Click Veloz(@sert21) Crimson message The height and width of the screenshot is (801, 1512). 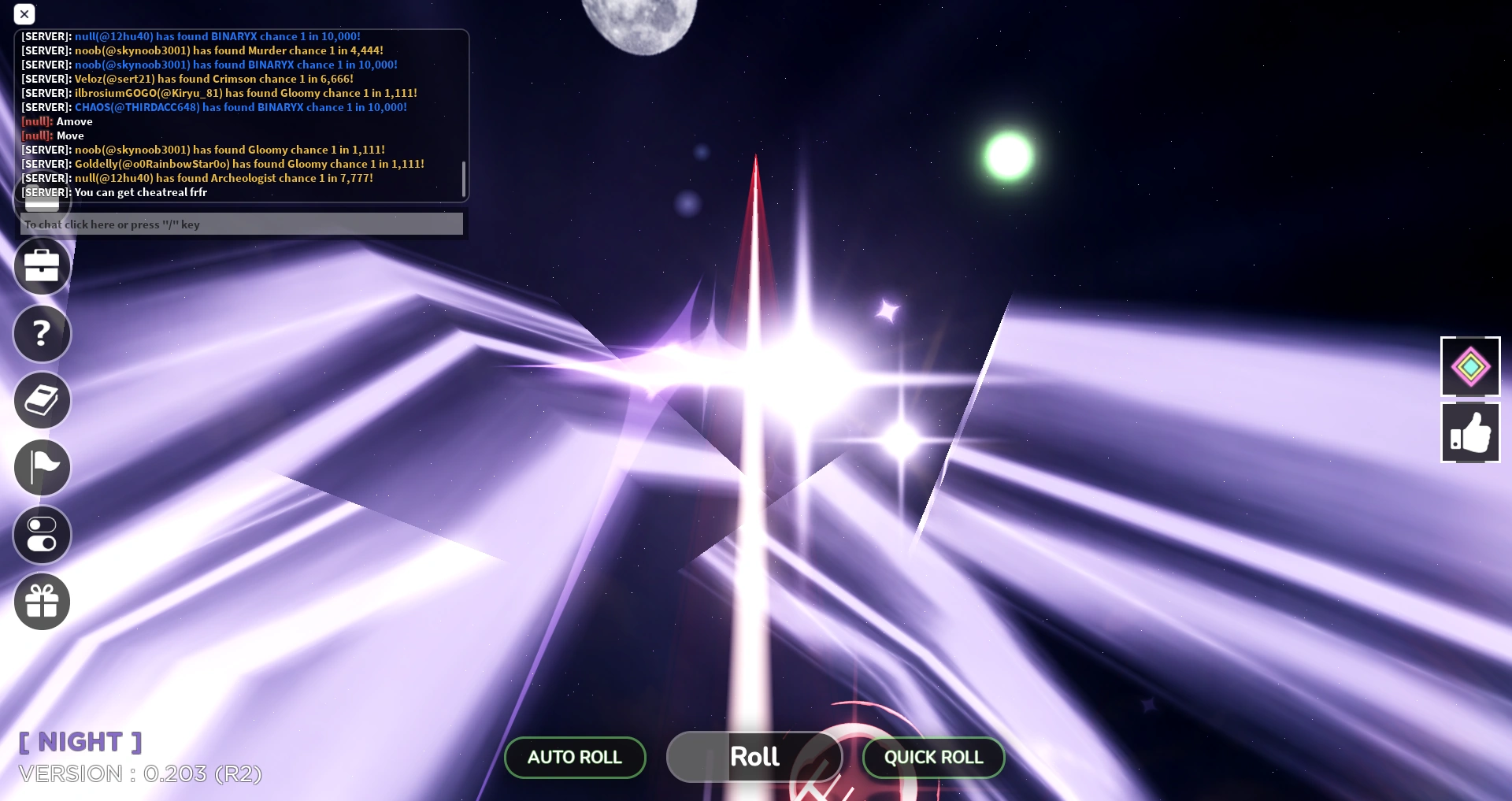(187, 79)
